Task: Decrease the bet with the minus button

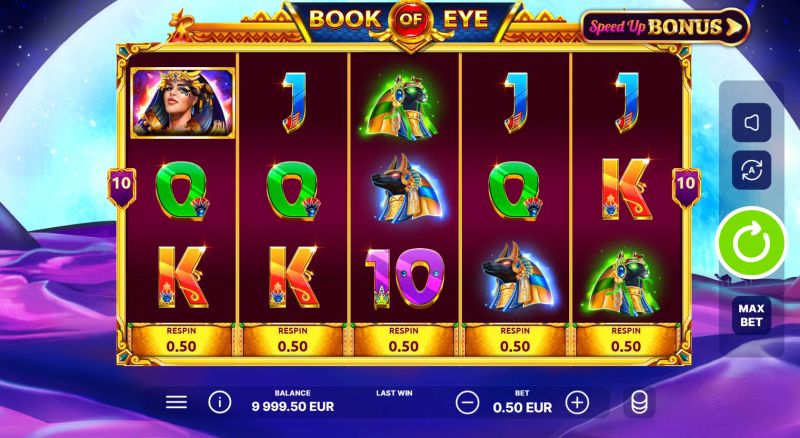Action: [467, 402]
